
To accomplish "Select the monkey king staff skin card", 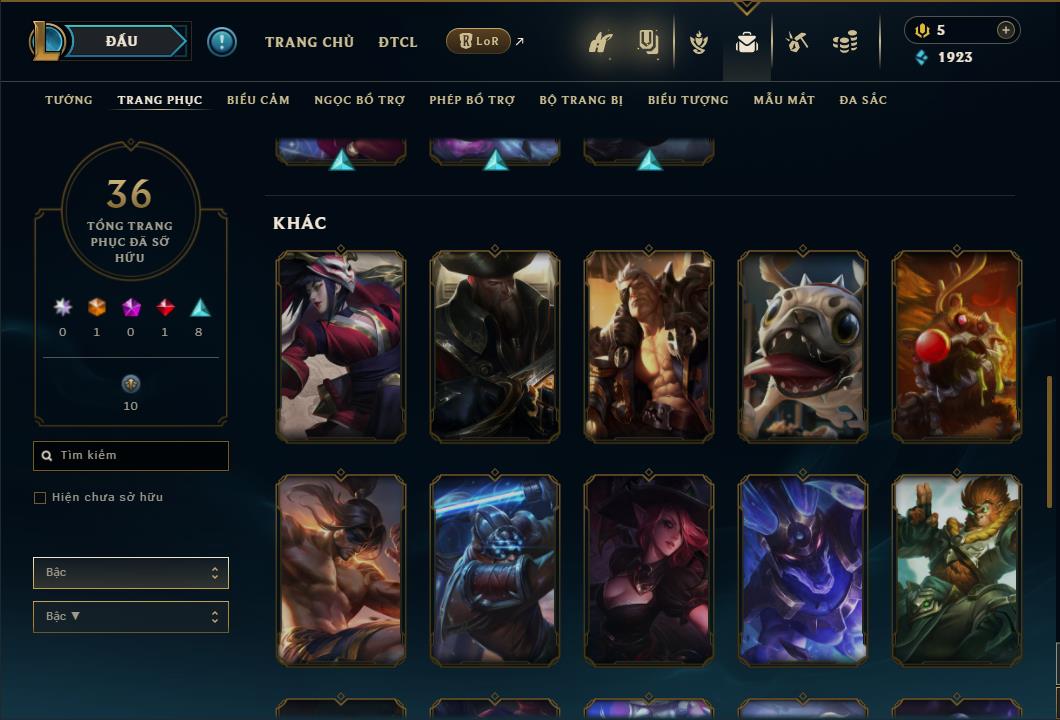I will coord(957,570).
